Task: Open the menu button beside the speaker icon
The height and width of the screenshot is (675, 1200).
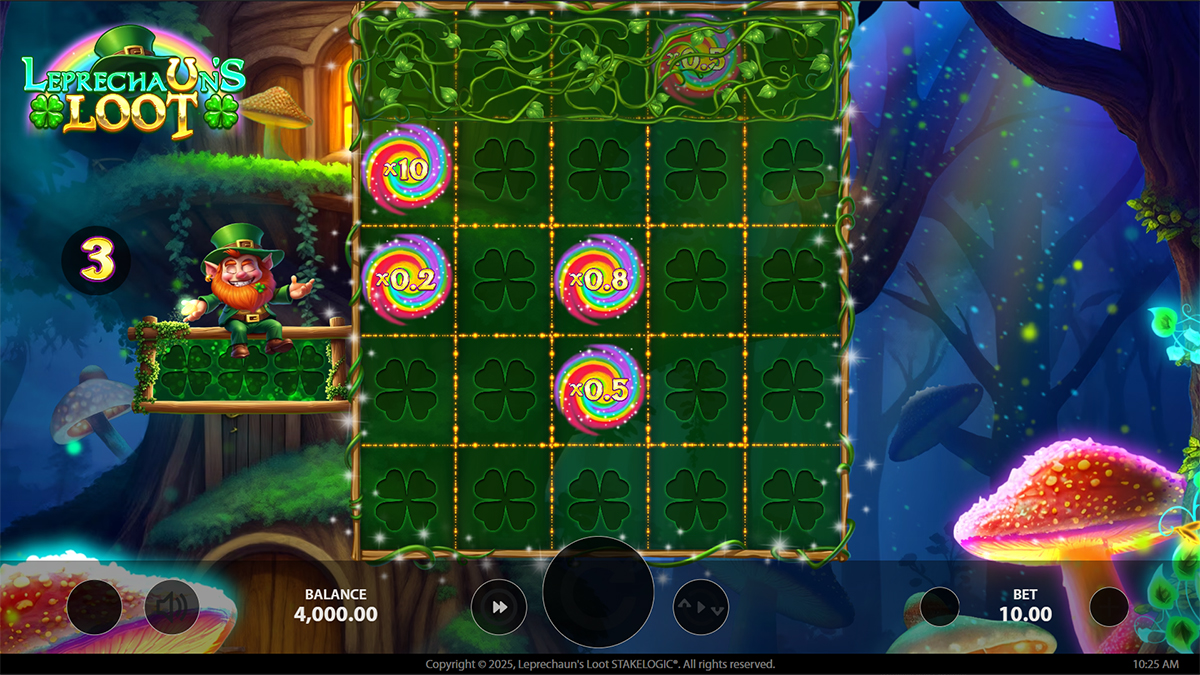Action: pos(94,606)
